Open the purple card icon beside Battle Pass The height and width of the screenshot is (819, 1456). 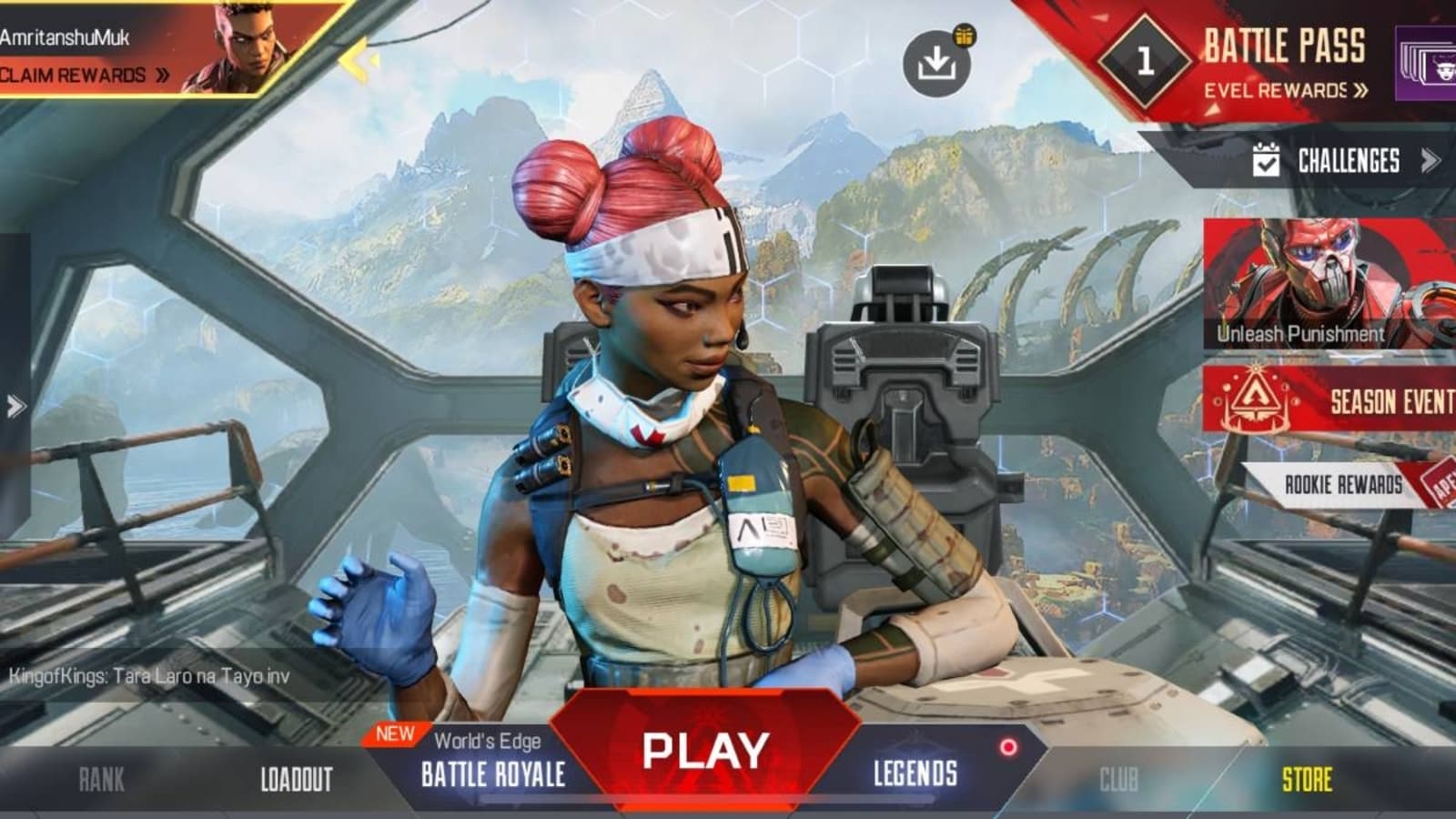[x=1427, y=64]
